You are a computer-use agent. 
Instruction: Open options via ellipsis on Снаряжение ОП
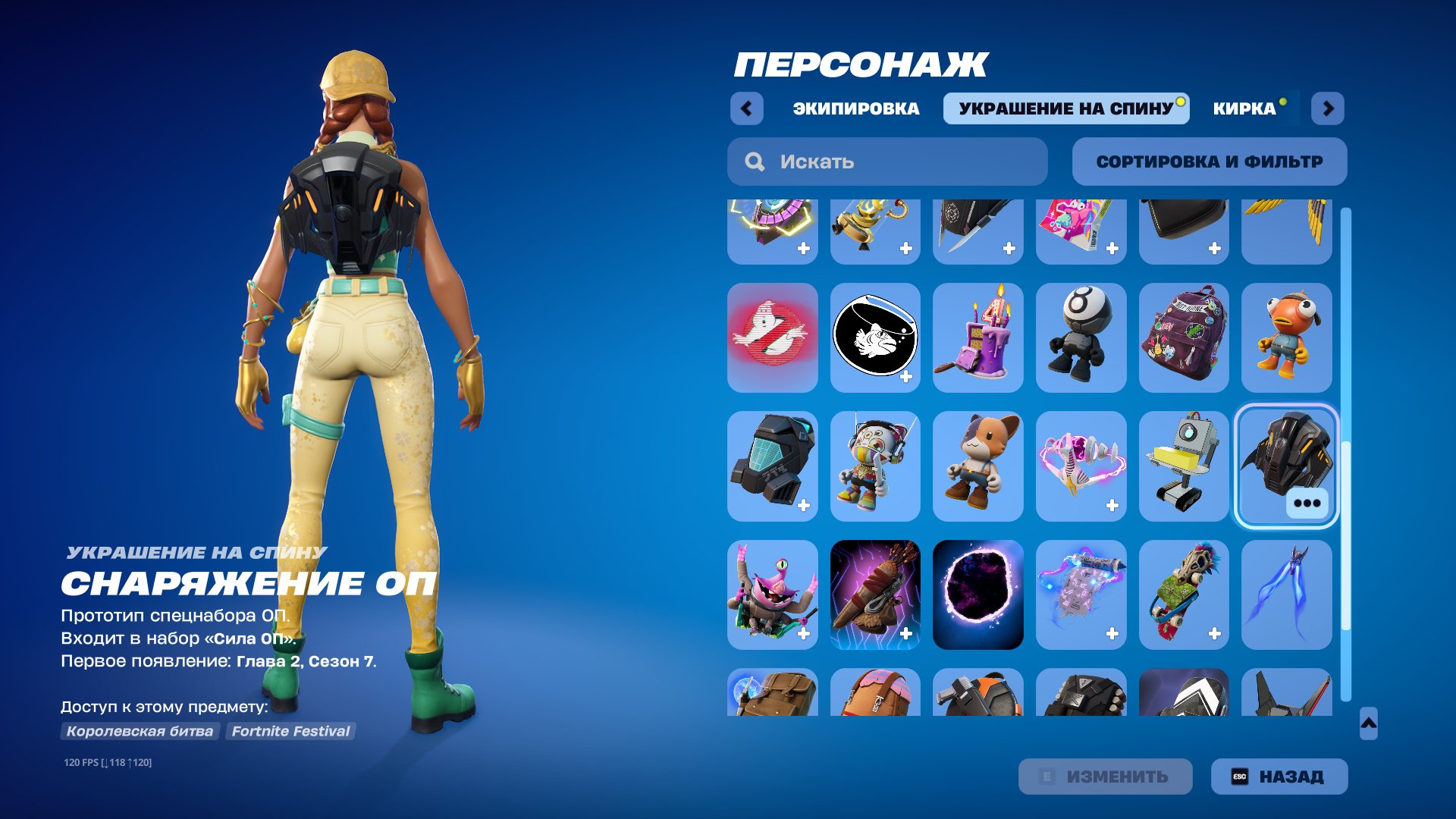click(1307, 501)
